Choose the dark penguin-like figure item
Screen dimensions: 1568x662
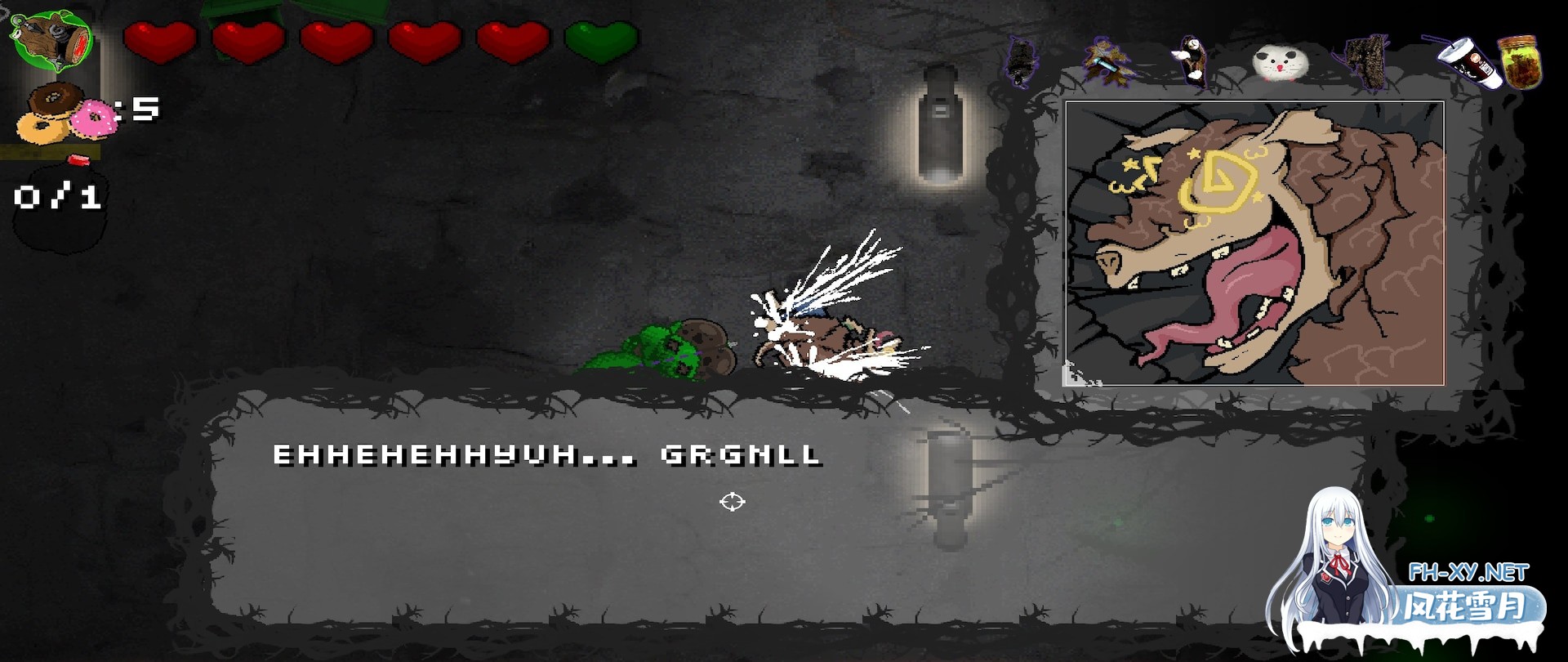[1192, 60]
